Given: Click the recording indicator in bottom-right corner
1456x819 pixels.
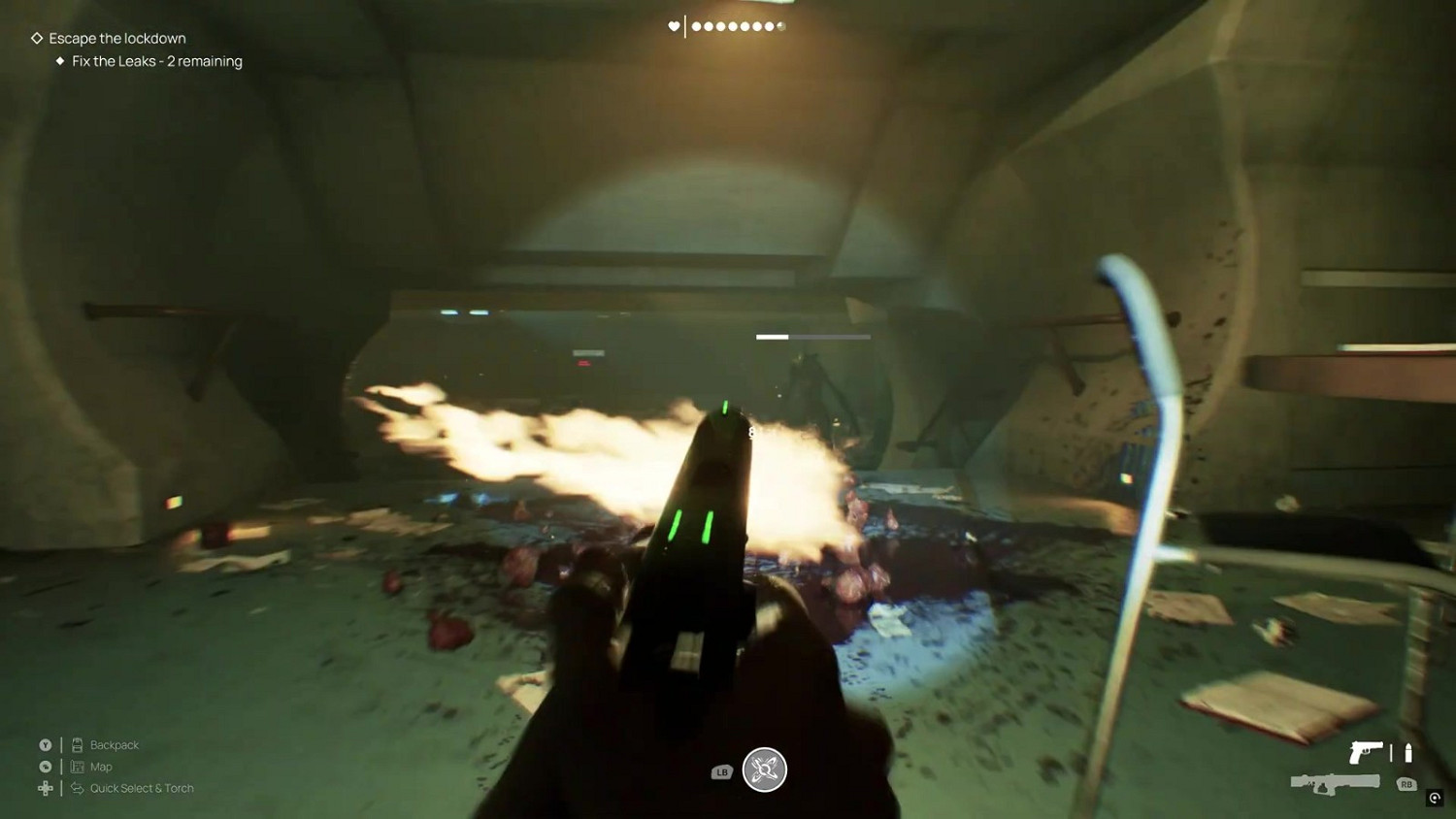Looking at the screenshot, I should 1436,799.
